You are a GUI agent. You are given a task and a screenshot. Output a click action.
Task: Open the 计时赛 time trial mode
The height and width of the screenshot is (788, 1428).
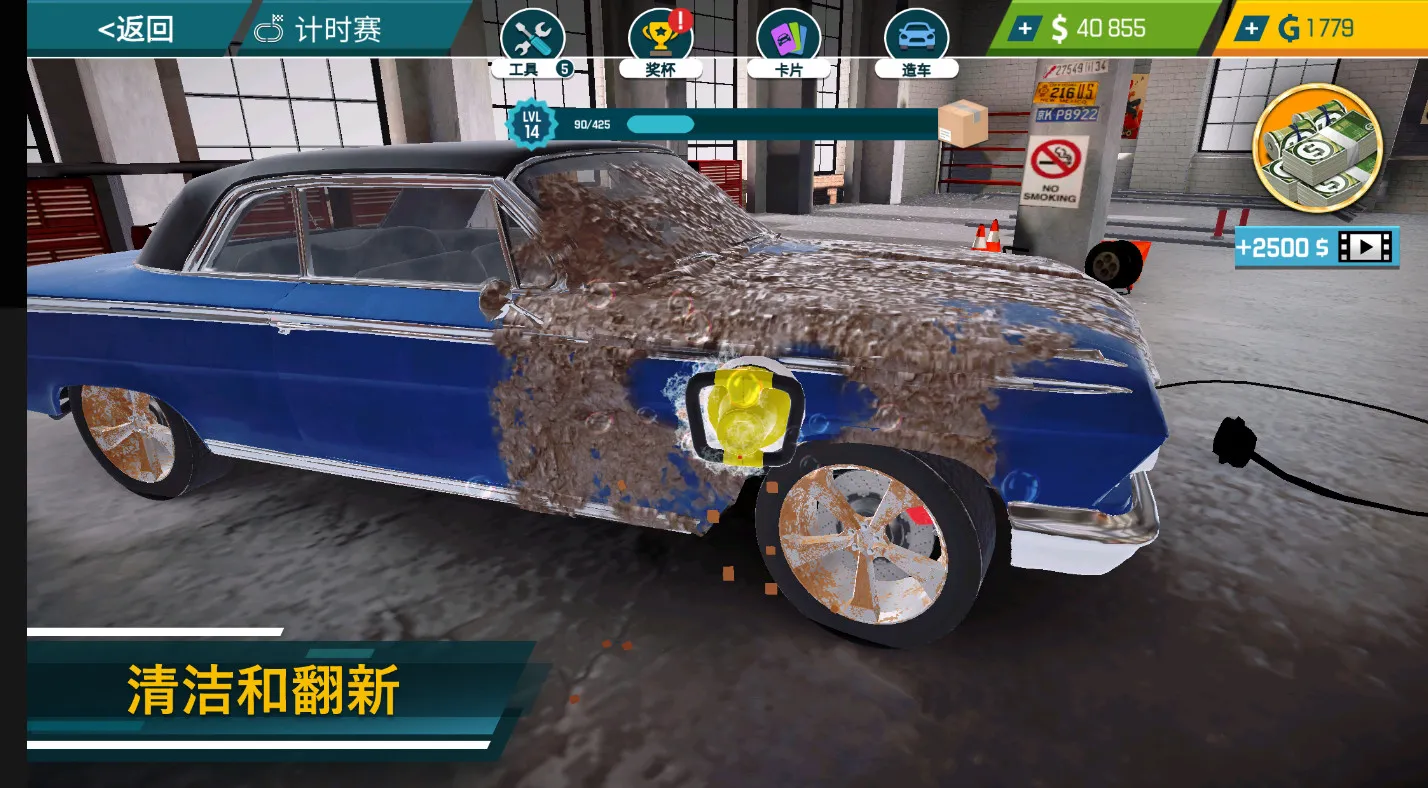[x=320, y=29]
